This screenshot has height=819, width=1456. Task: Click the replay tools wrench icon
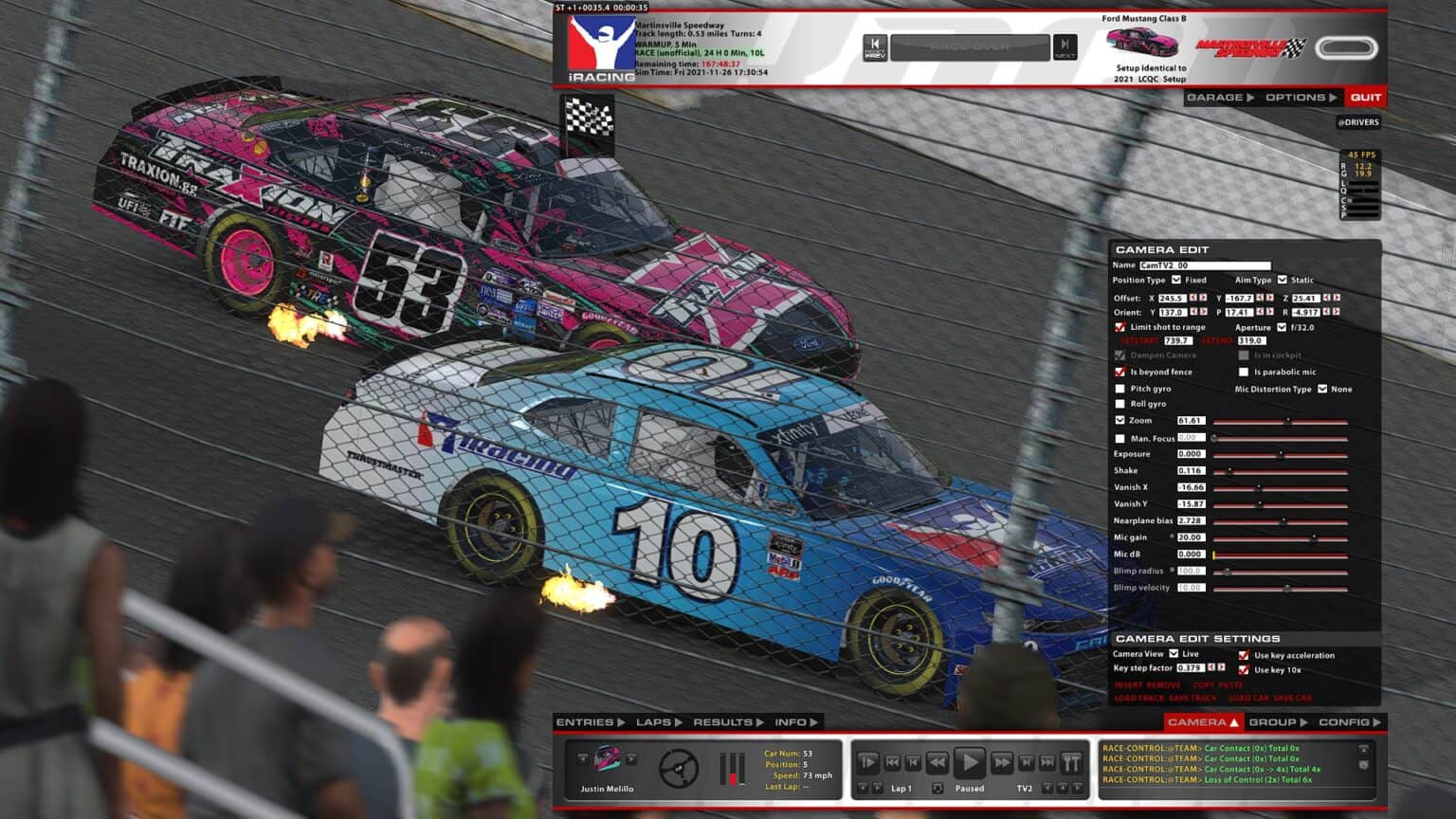[1070, 763]
